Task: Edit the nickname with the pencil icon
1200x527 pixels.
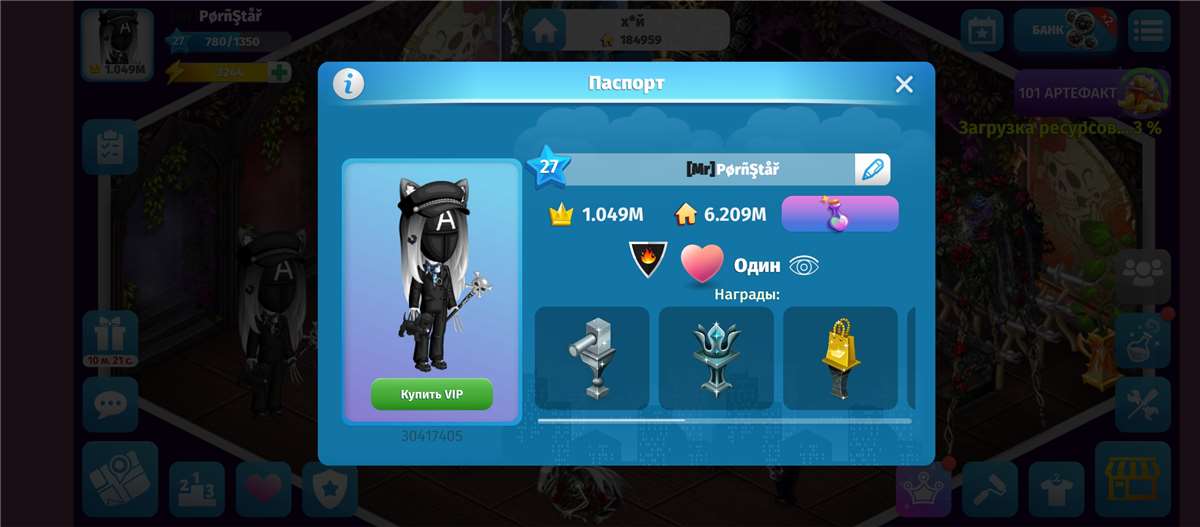Action: point(872,169)
